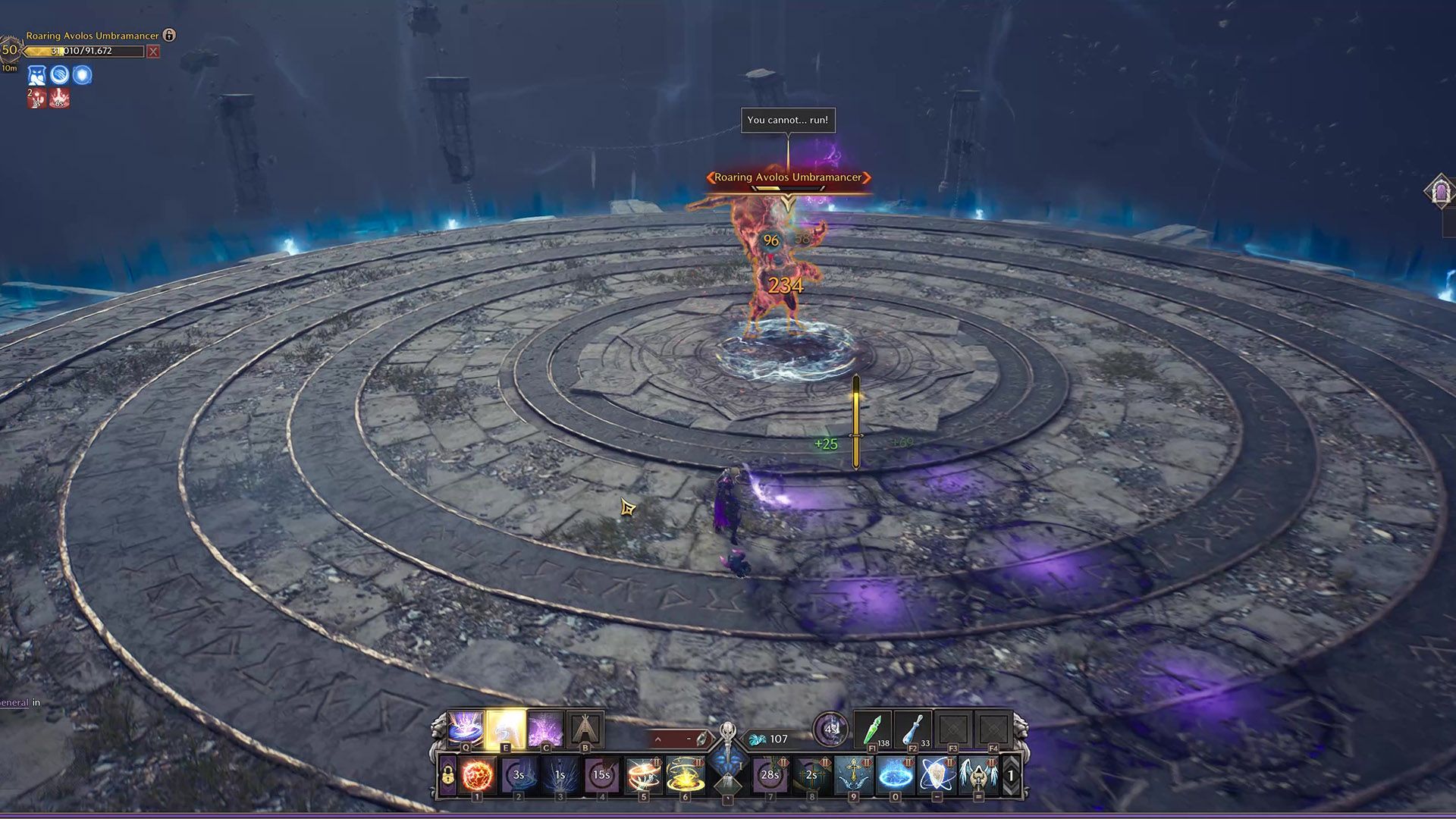The height and width of the screenshot is (819, 1456).
Task: Click the boss health bar showing 31,010/91,672
Action: tap(83, 52)
